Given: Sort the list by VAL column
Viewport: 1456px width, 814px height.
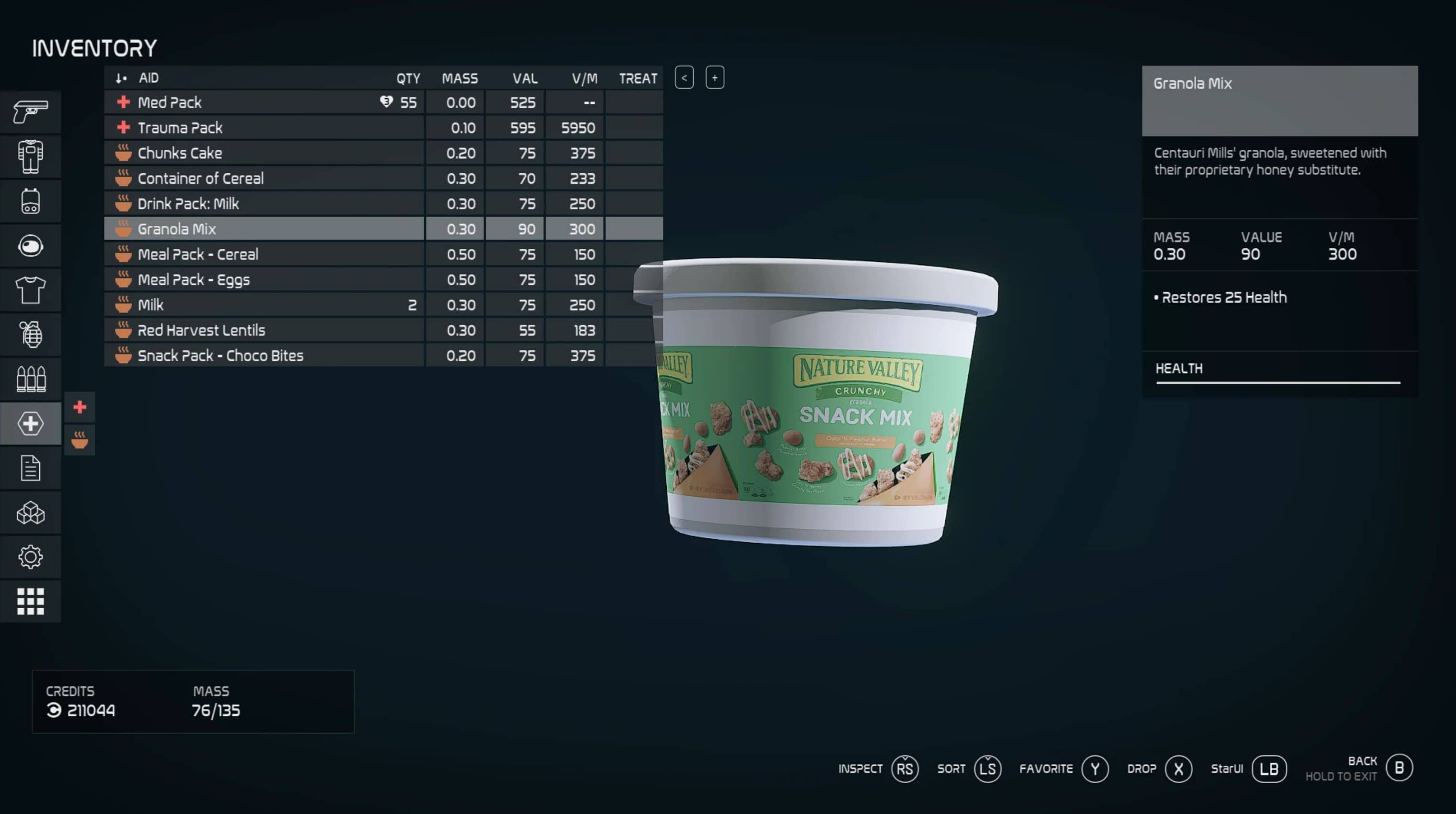Looking at the screenshot, I should click(525, 78).
